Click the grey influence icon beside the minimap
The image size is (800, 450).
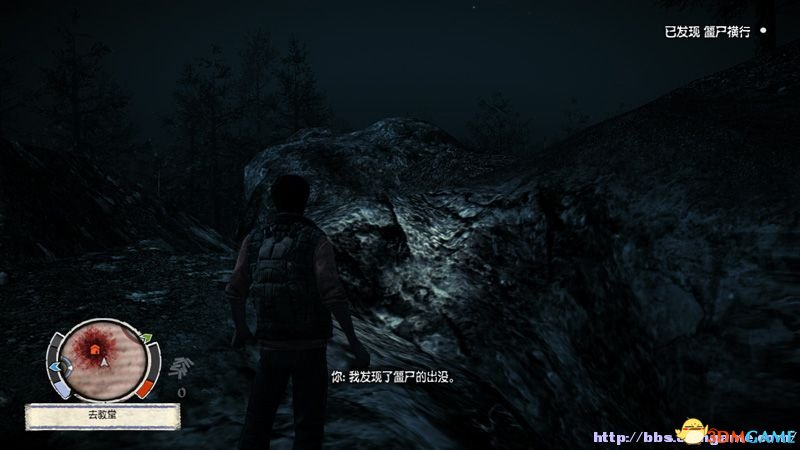point(182,367)
